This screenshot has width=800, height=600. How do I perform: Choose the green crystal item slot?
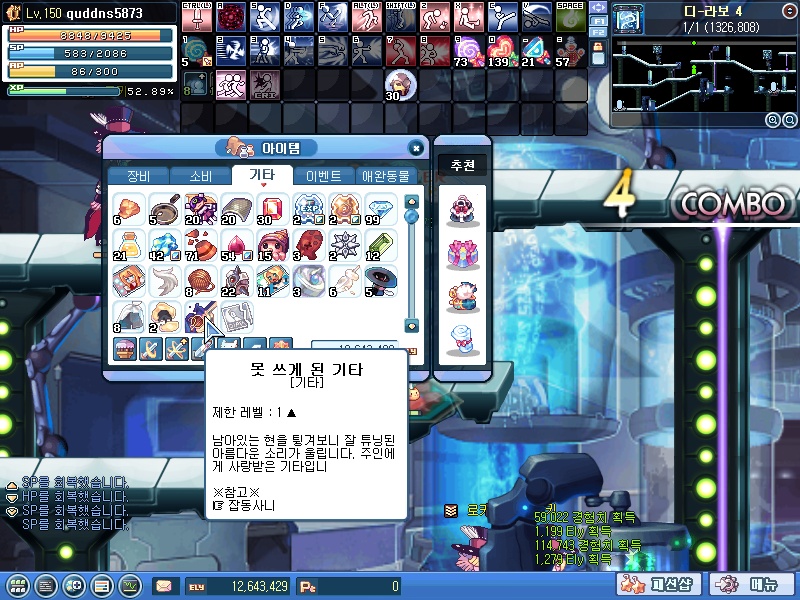coord(375,243)
